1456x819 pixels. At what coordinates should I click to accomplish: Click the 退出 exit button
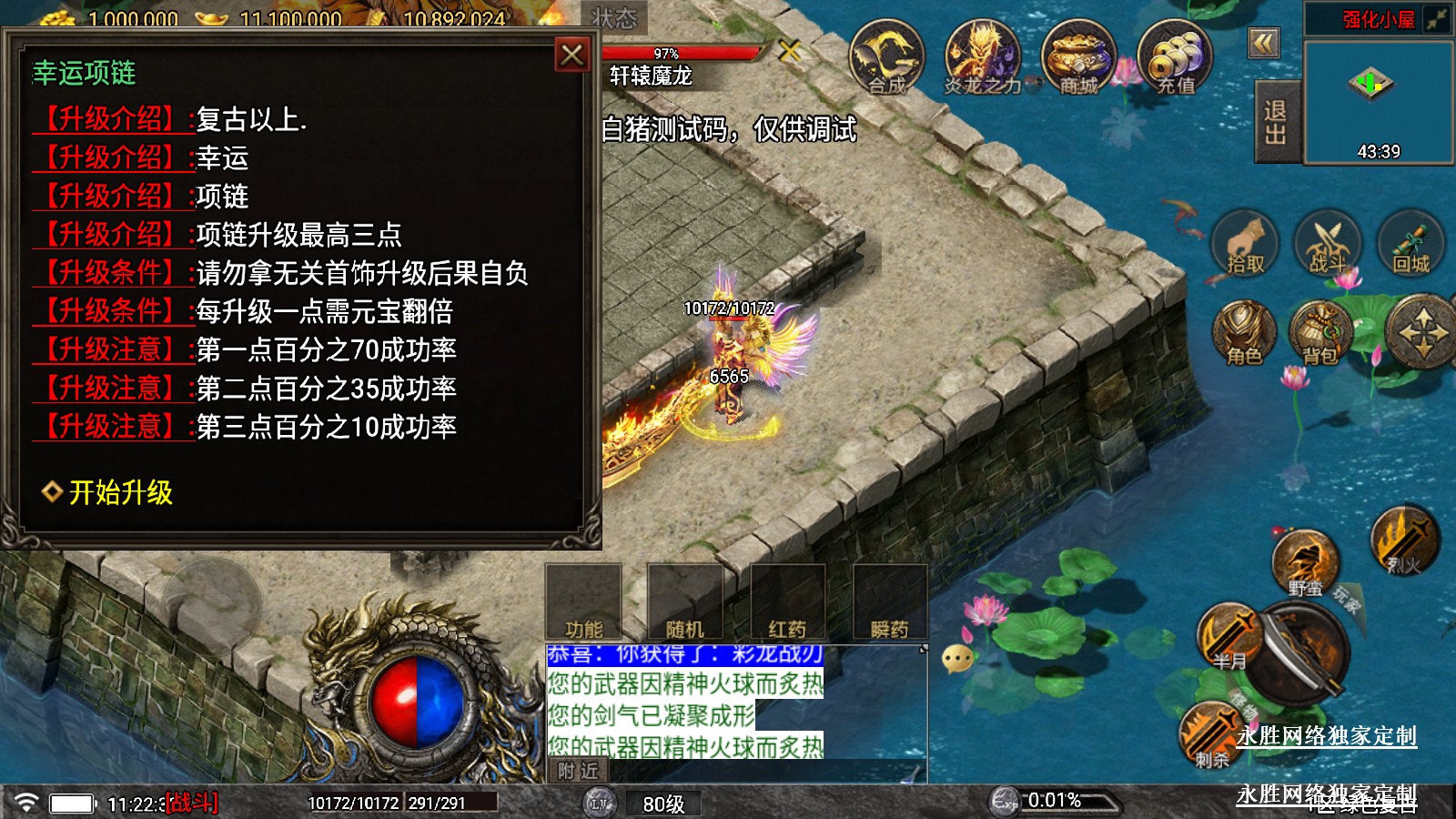click(x=1276, y=122)
